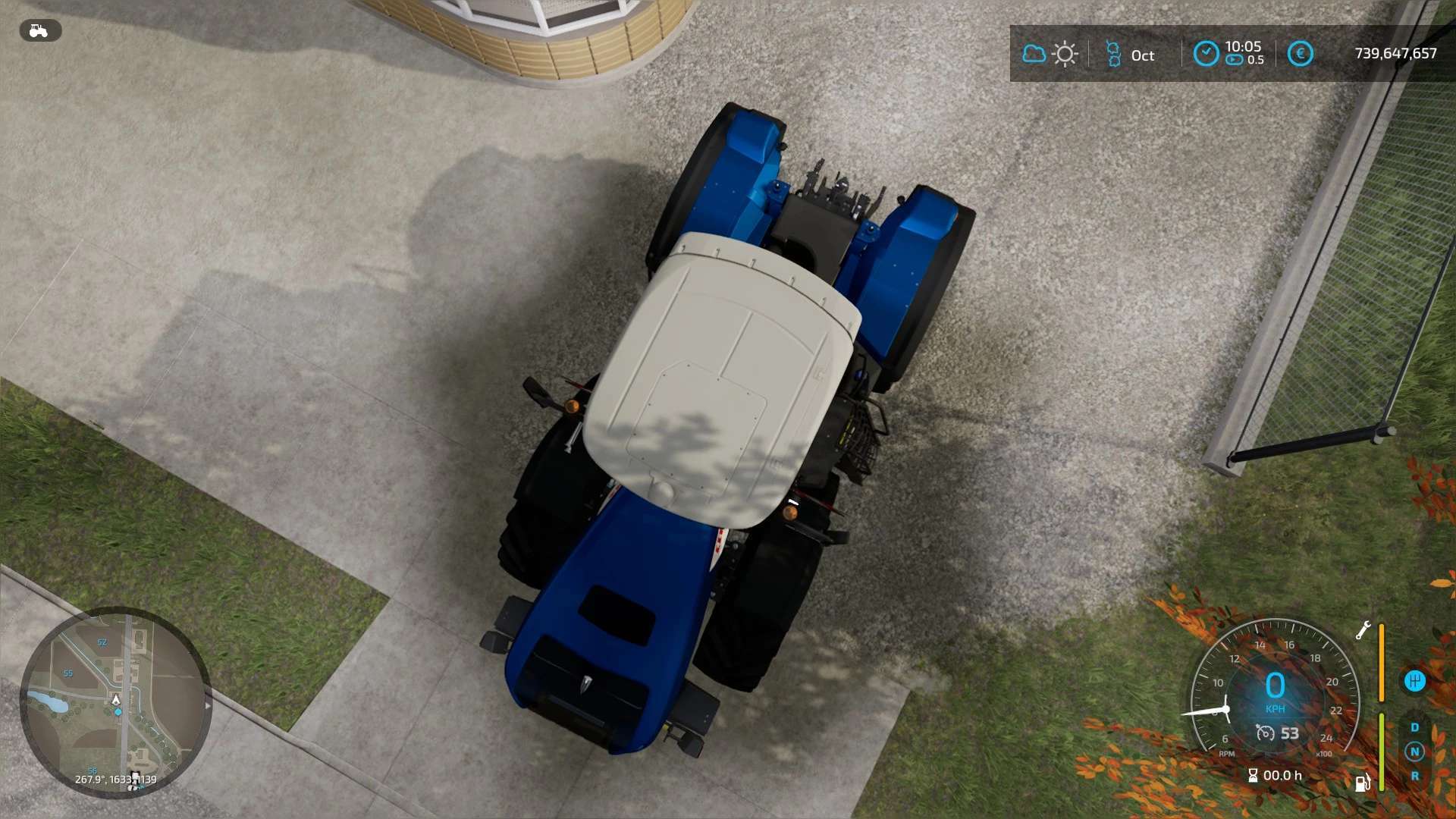
Task: Select the N neutral gear indicator
Action: [1414, 752]
